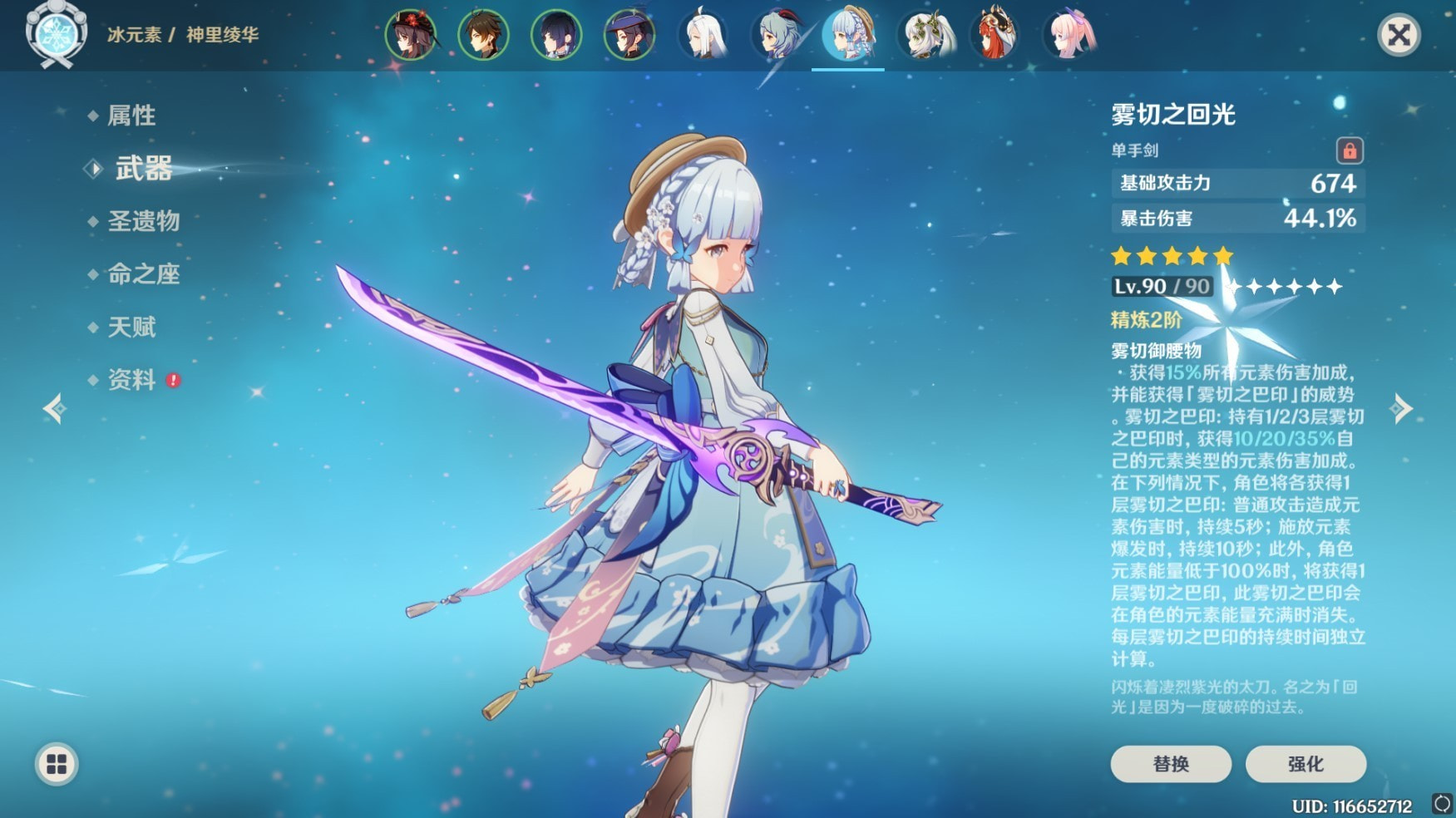This screenshot has height=818, width=1456.
Task: Pick the Nahida portrait
Action: [925, 35]
